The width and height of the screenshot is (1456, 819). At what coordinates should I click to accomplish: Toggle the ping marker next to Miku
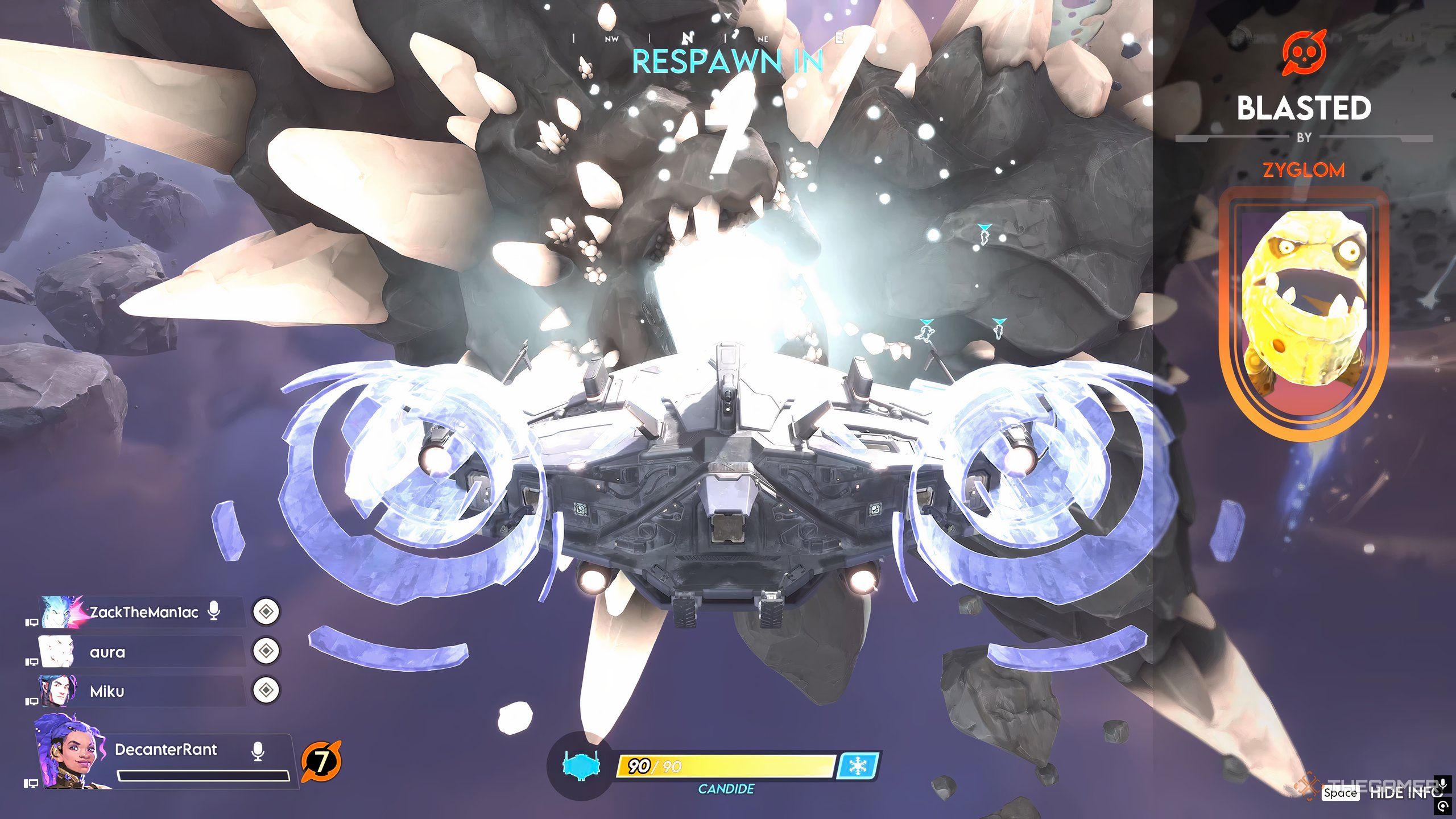[266, 690]
